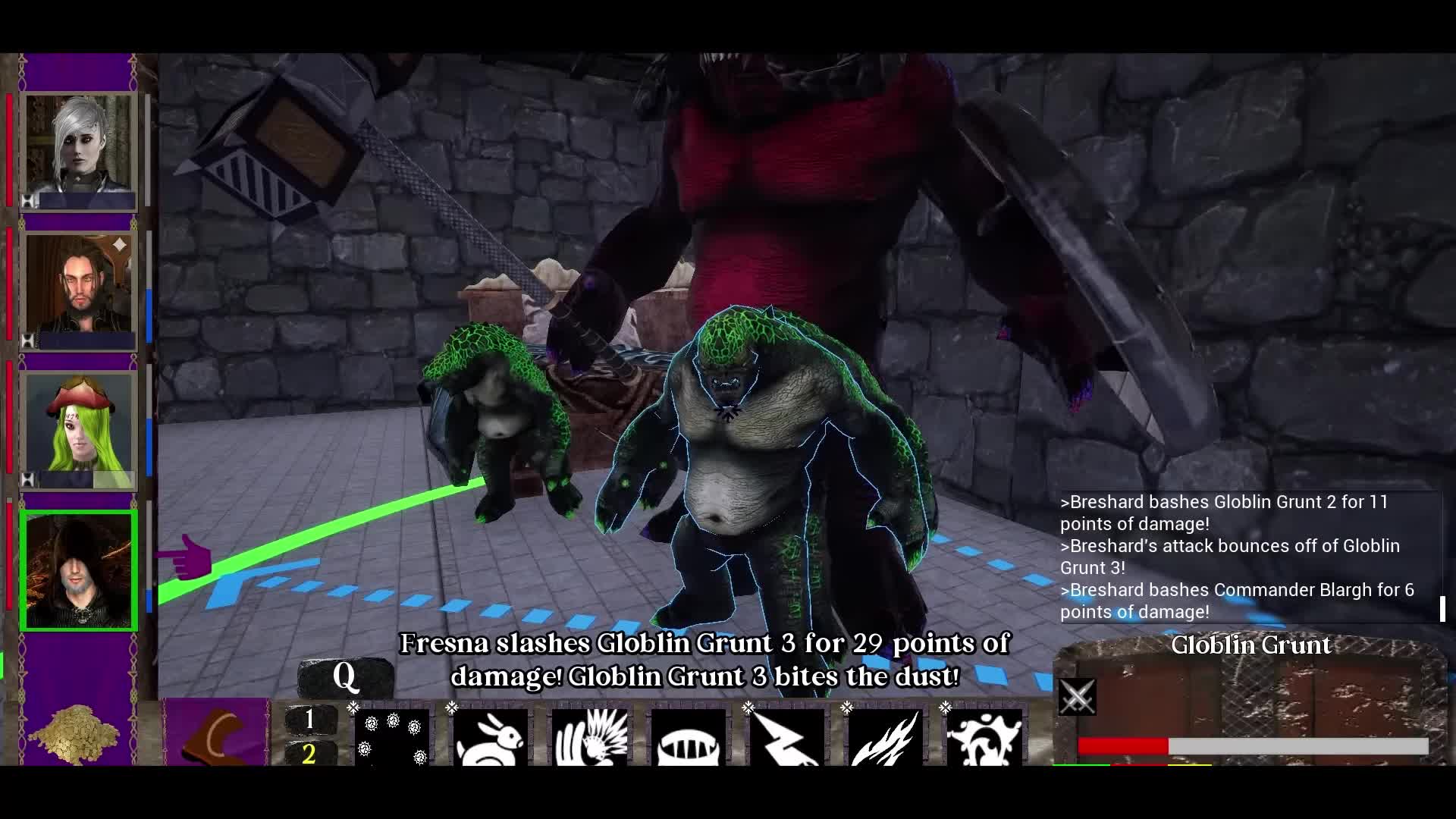The height and width of the screenshot is (819, 1456).
Task: Switch to action bar page 2
Action: coord(311,756)
